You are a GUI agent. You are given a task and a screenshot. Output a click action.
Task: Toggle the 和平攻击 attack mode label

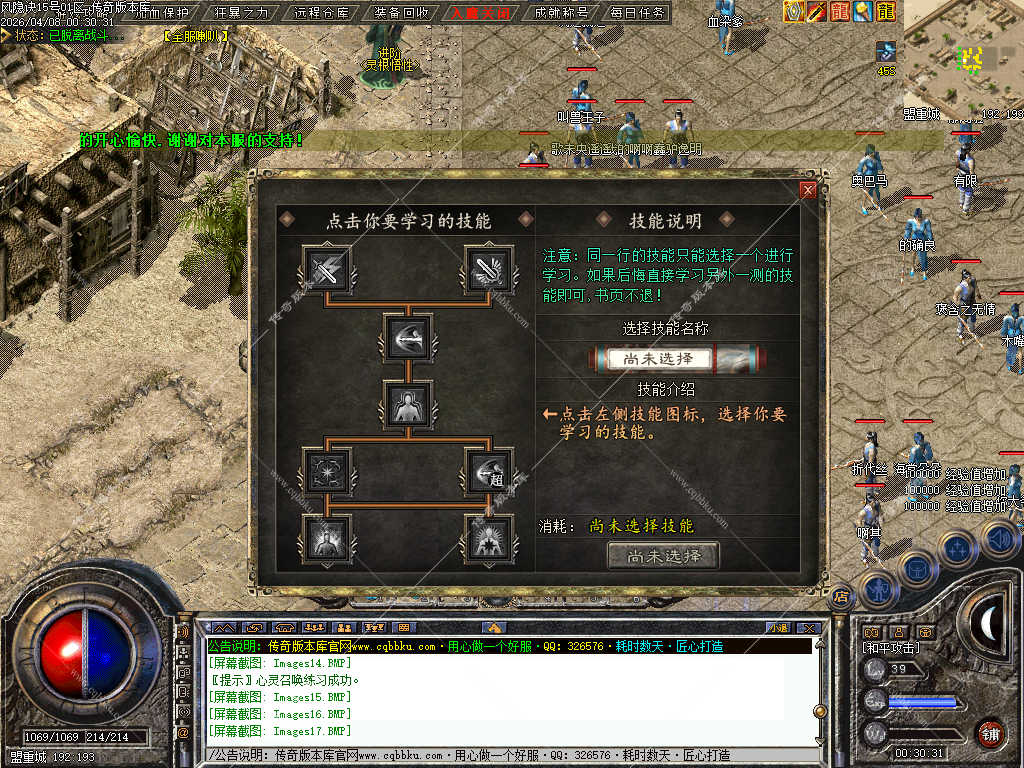891,648
